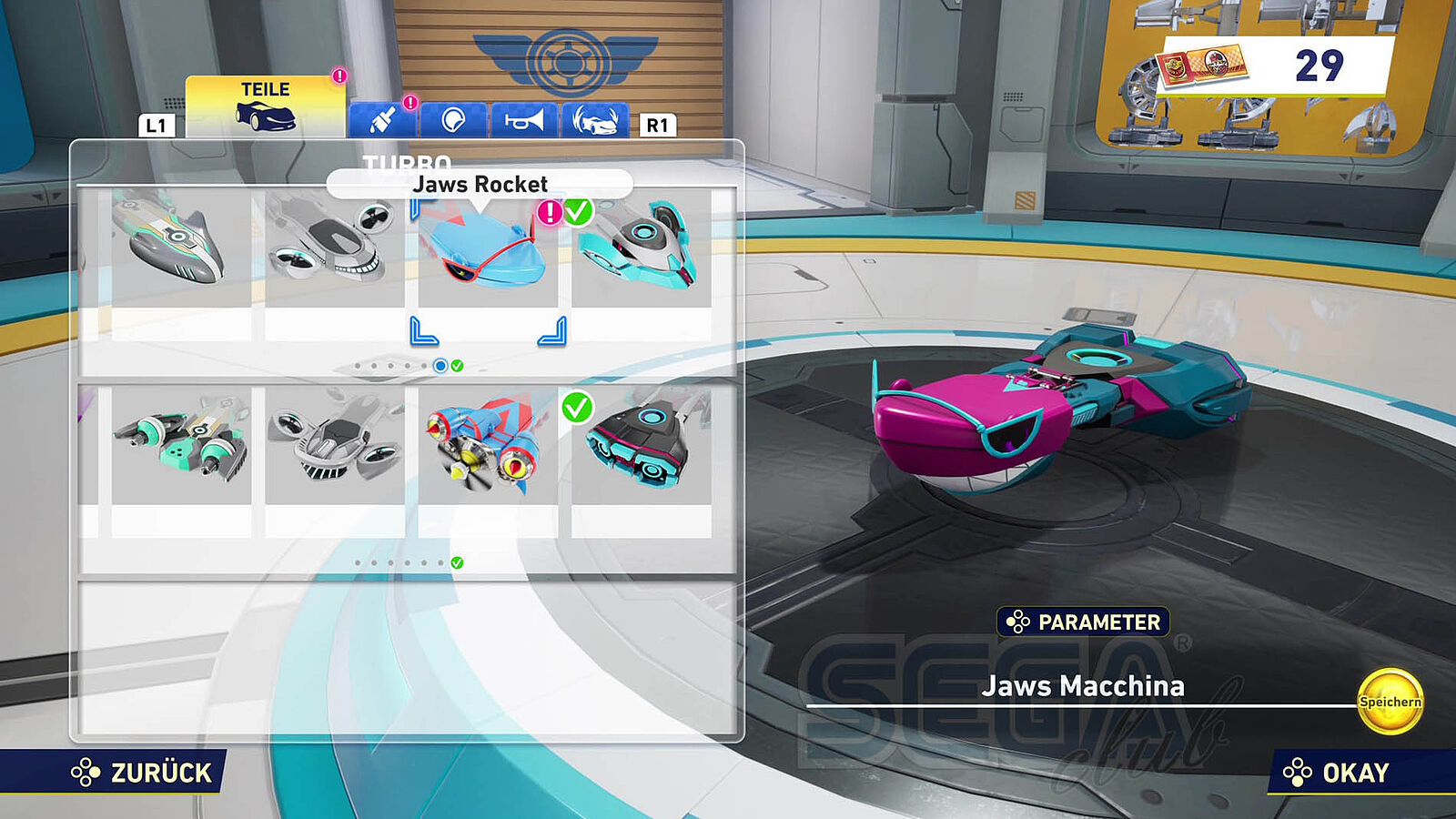Open the car aura effects tab
The width and height of the screenshot is (1456, 819).
coord(595,119)
